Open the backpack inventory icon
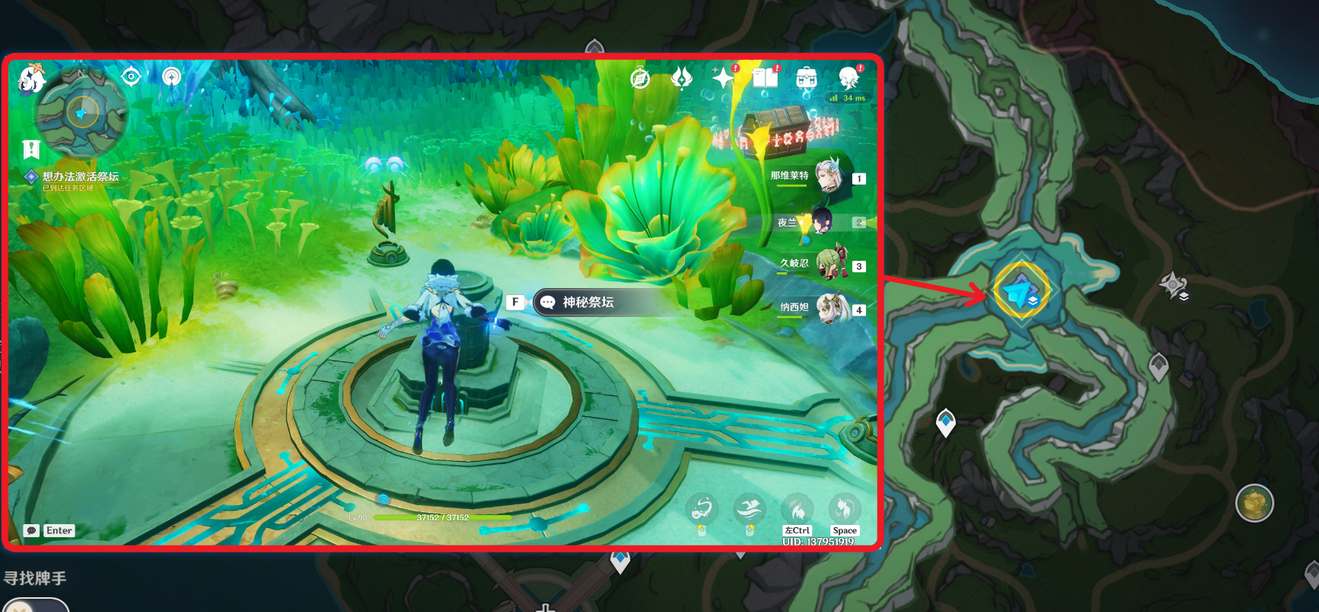 pyautogui.click(x=806, y=78)
